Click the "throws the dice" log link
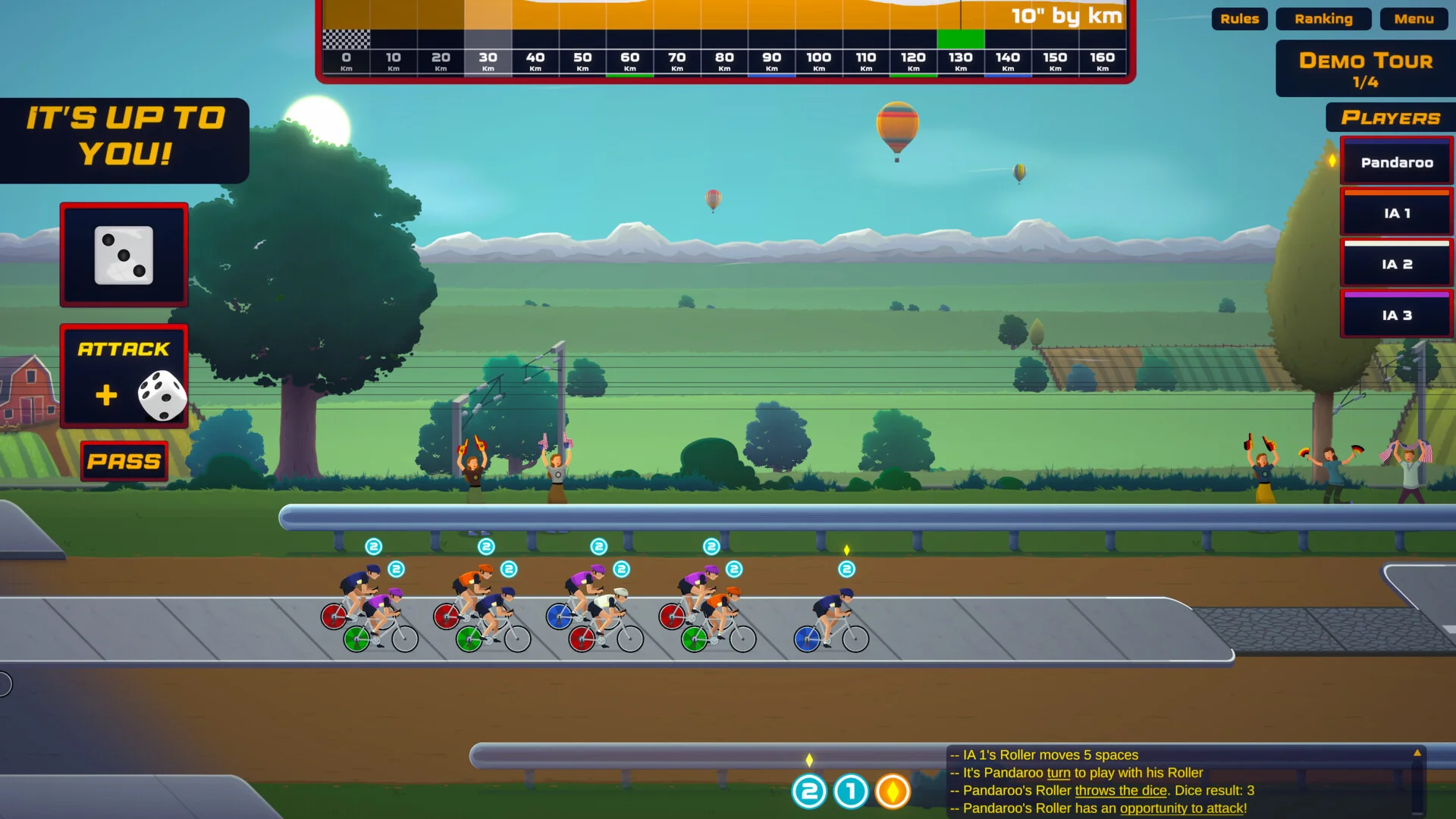Screen dimensions: 1456x819 (x=1121, y=790)
